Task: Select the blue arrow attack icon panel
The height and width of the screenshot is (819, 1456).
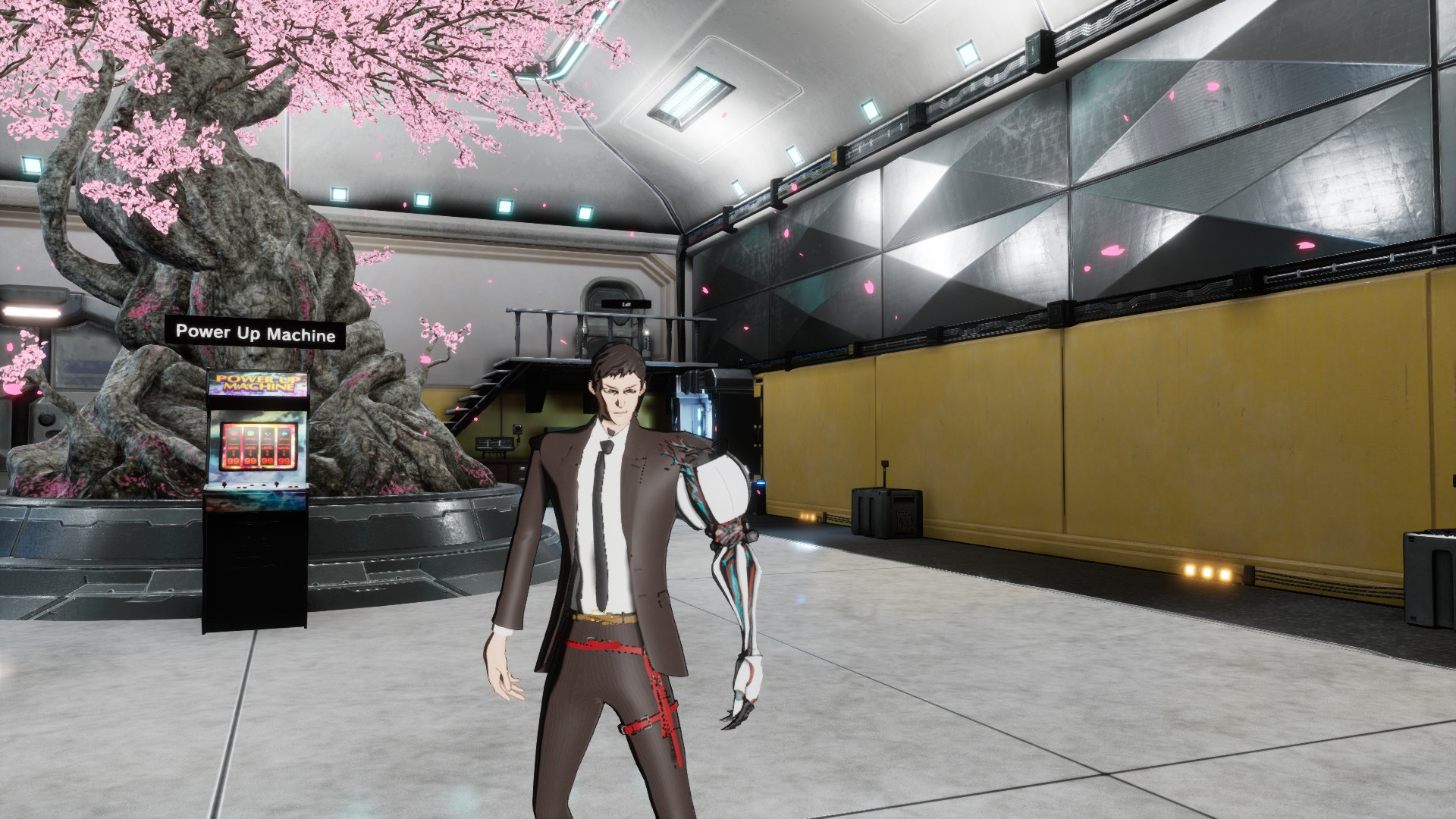Action: 284,432
